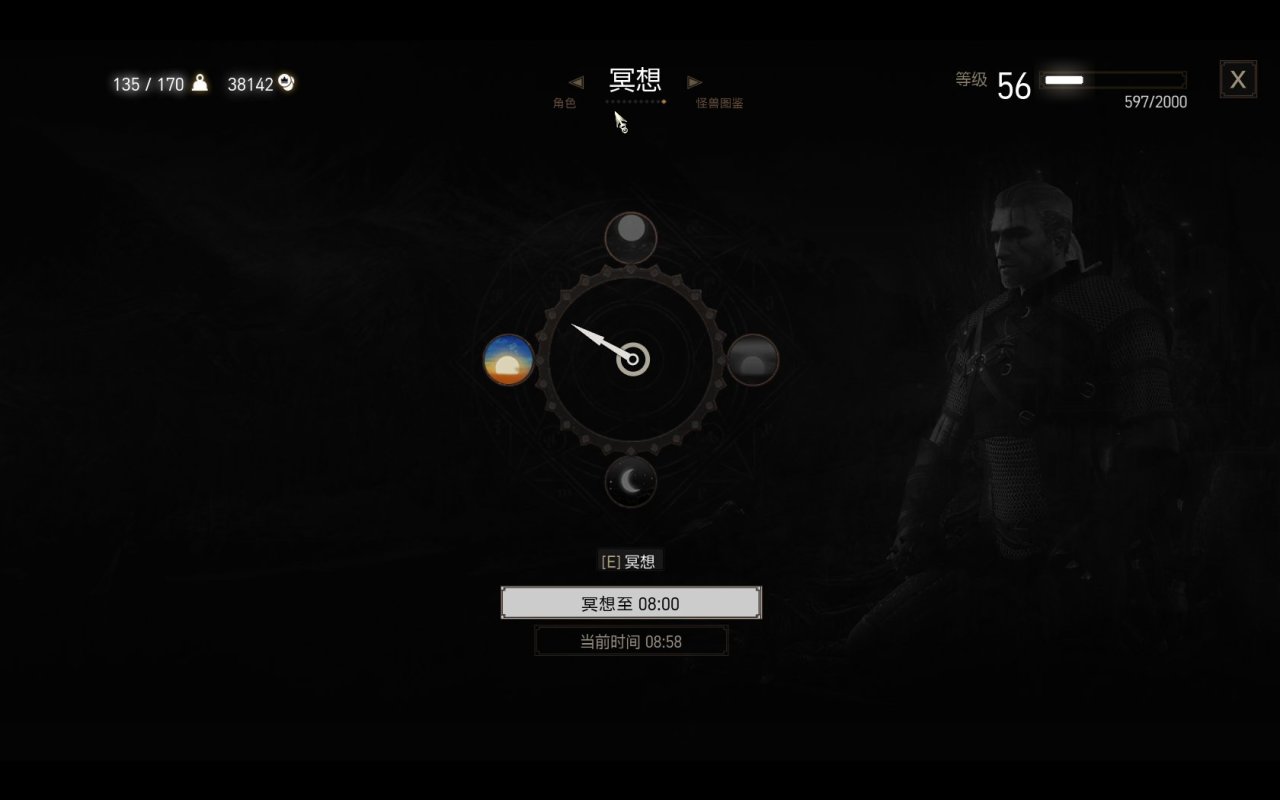
Task: Click the [E] 冥想 prompt
Action: pos(629,561)
